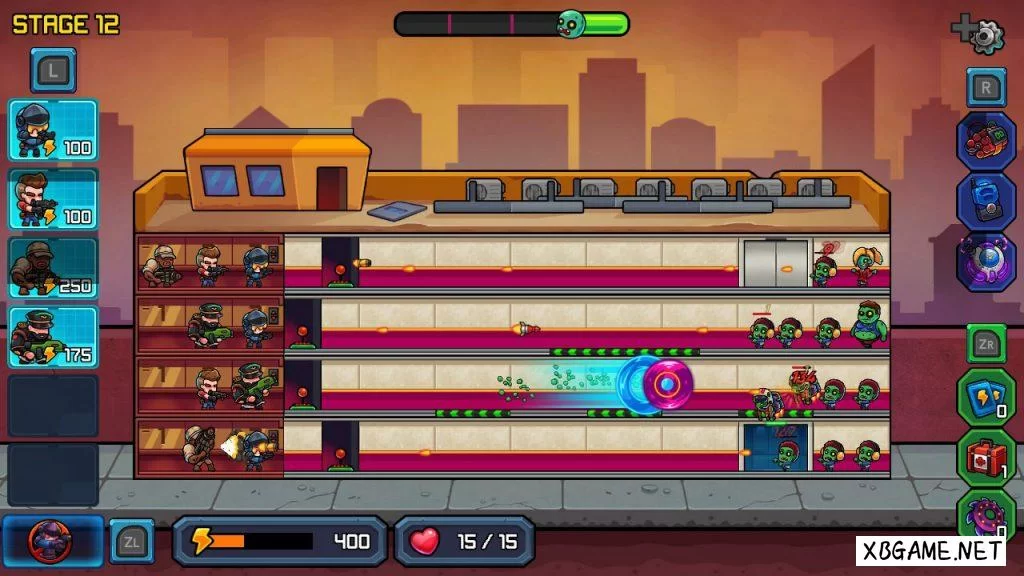Activate the red dynamite bomb ability
1024x576 pixels.
[x=985, y=140]
